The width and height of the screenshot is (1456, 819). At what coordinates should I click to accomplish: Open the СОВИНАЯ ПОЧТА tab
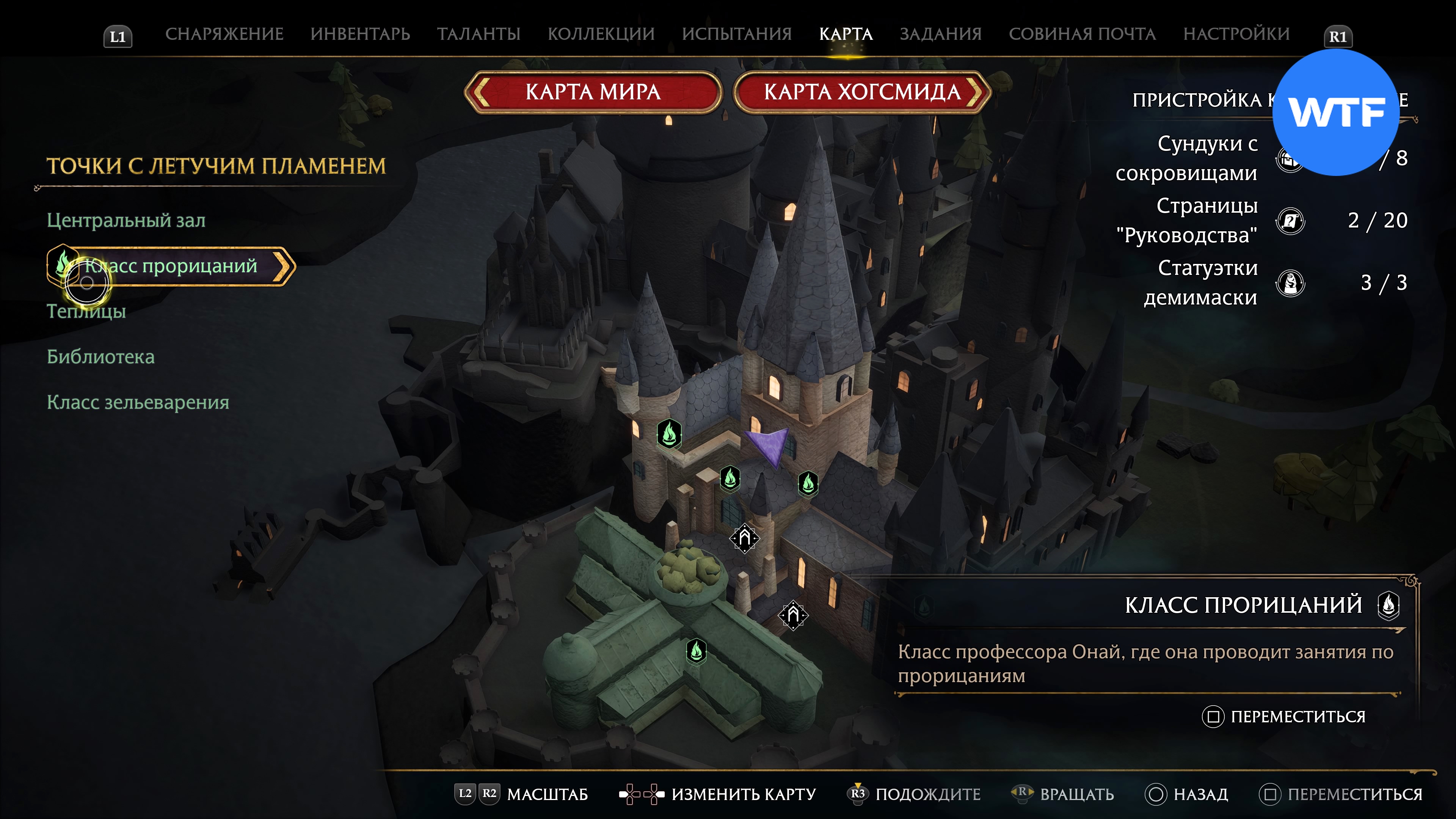point(1083,35)
